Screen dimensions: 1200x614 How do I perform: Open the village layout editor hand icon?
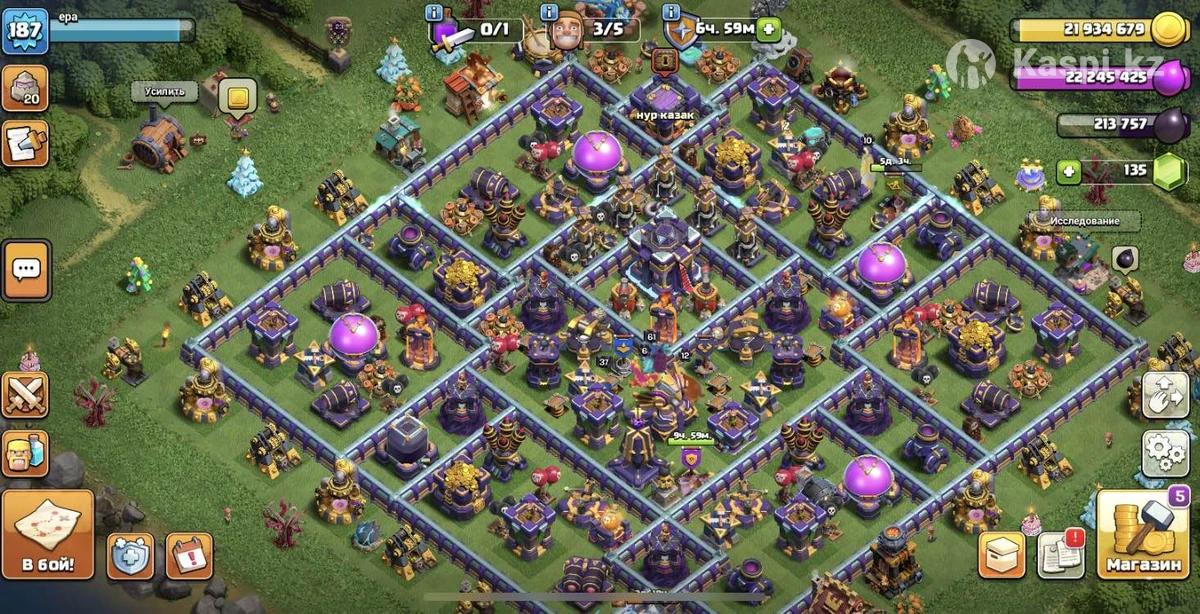click(x=1166, y=395)
